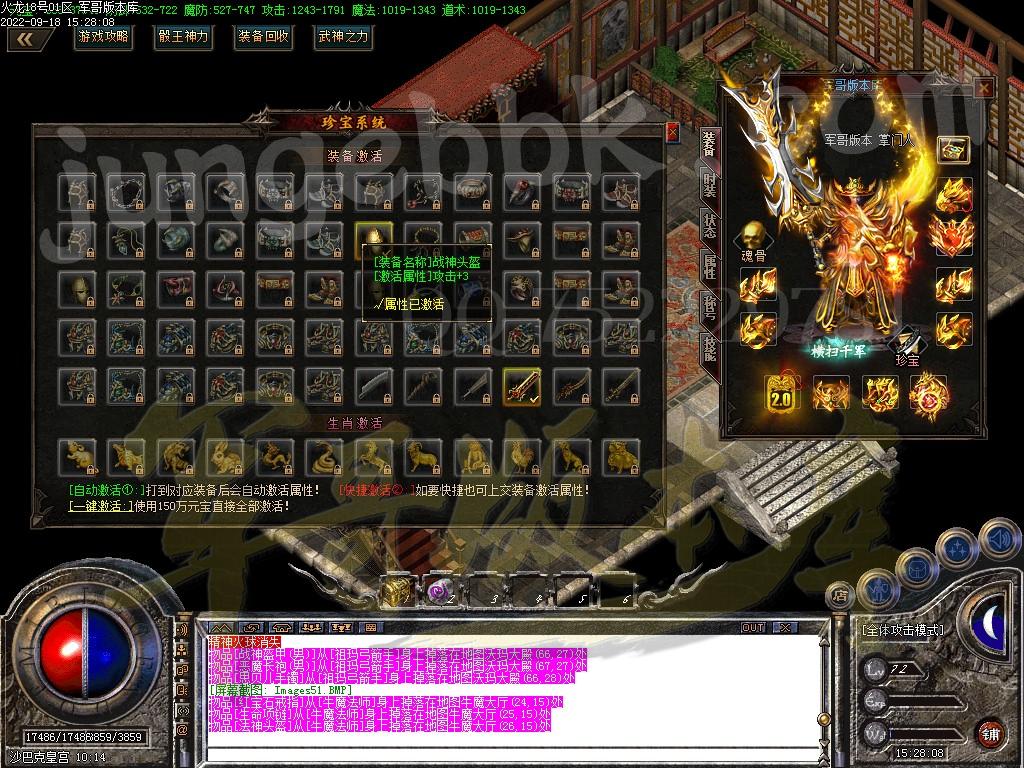The height and width of the screenshot is (768, 1024).
Task: Open the 装备回收 equipment recycling menu
Action: [263, 37]
